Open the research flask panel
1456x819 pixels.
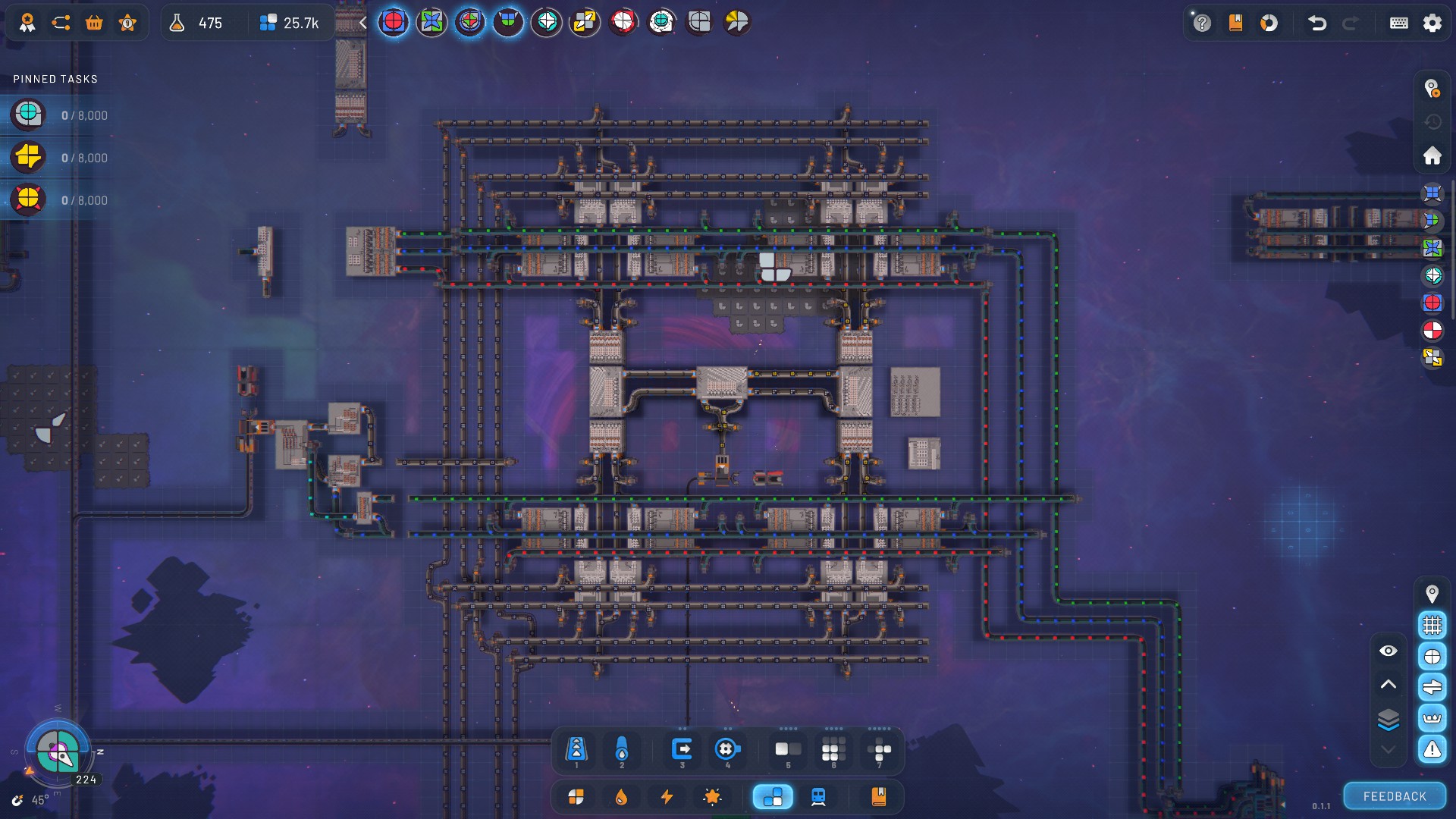click(177, 23)
